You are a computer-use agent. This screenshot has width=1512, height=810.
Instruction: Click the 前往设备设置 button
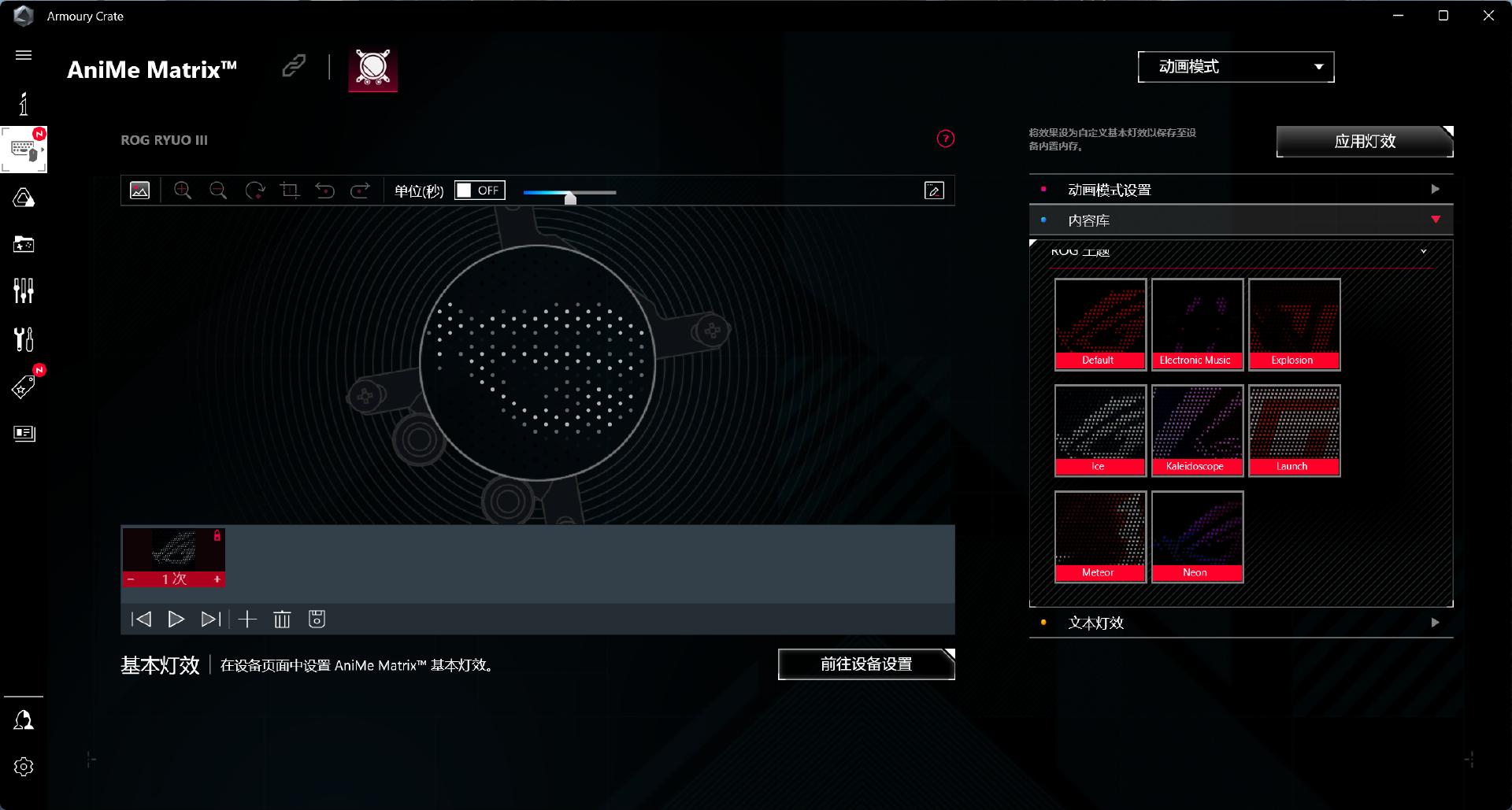865,664
